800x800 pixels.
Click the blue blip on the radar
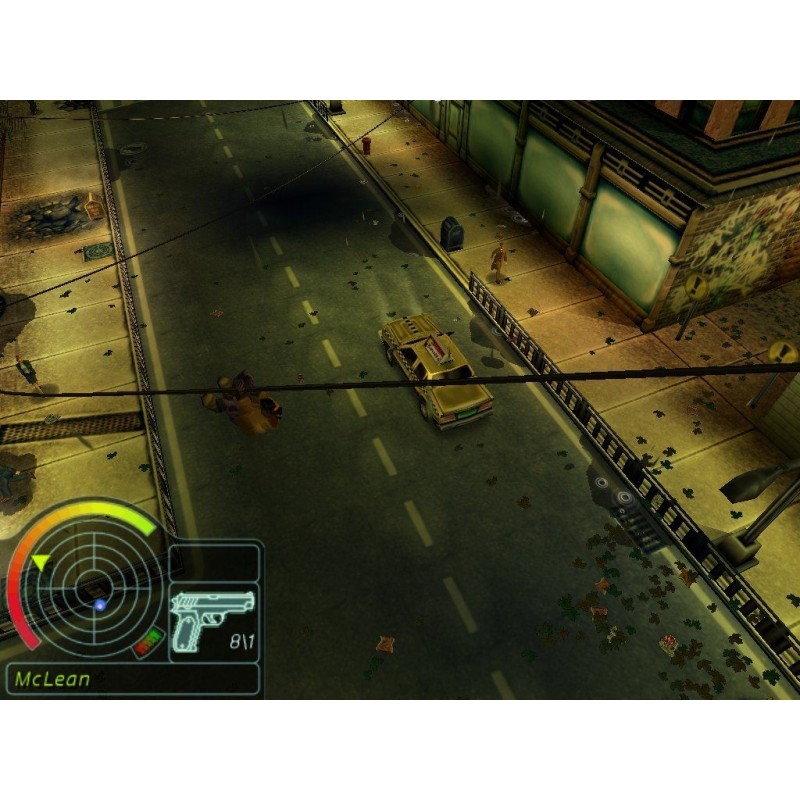click(100, 605)
